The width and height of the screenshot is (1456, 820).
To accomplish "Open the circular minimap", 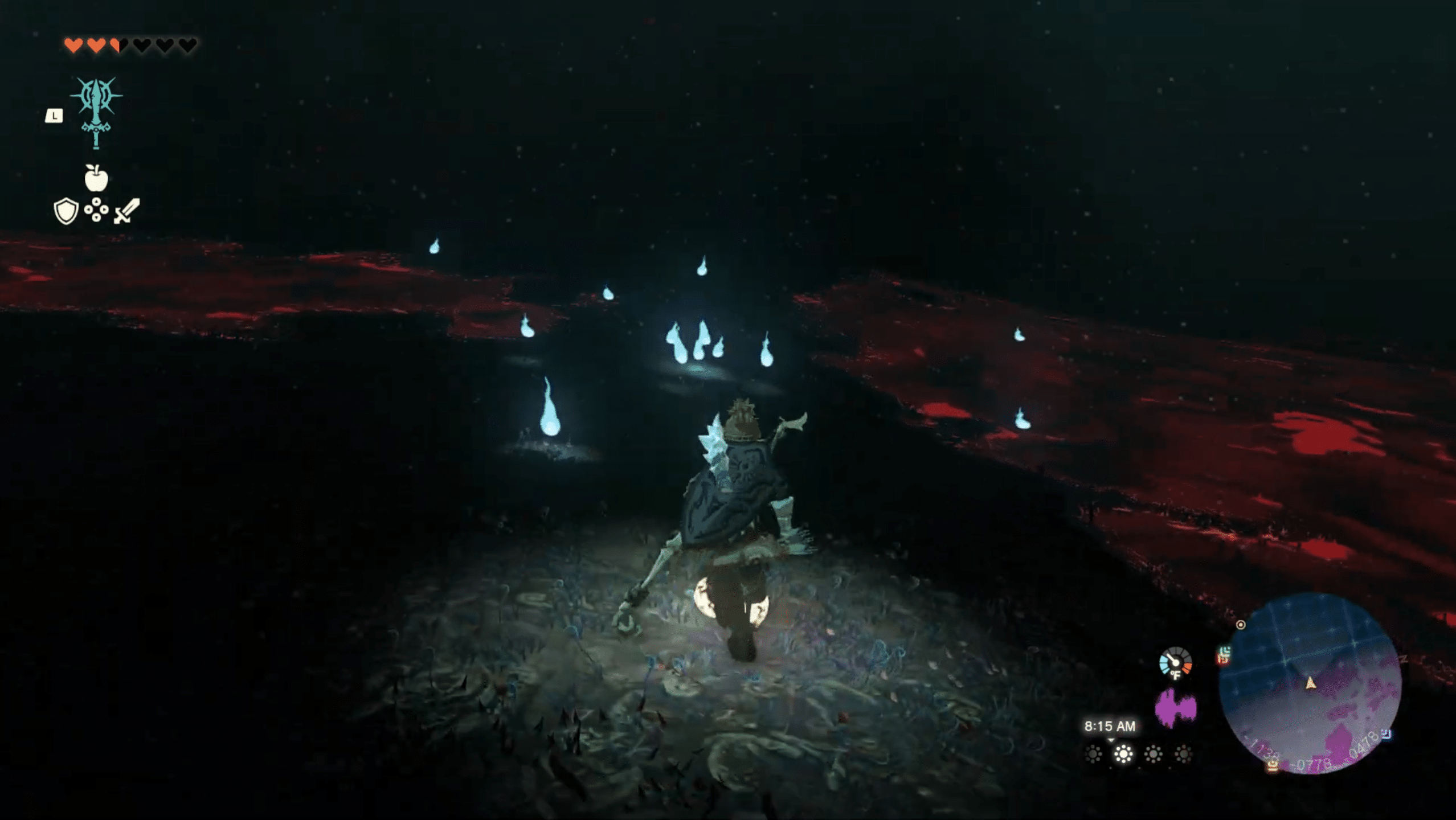I will point(1310,683).
